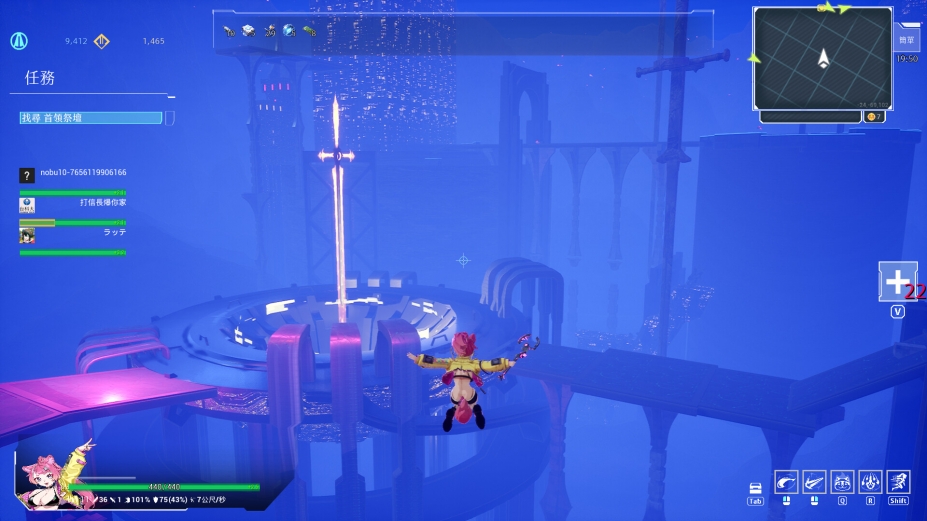Activate the claw paw ultimate skill

(x=870, y=482)
